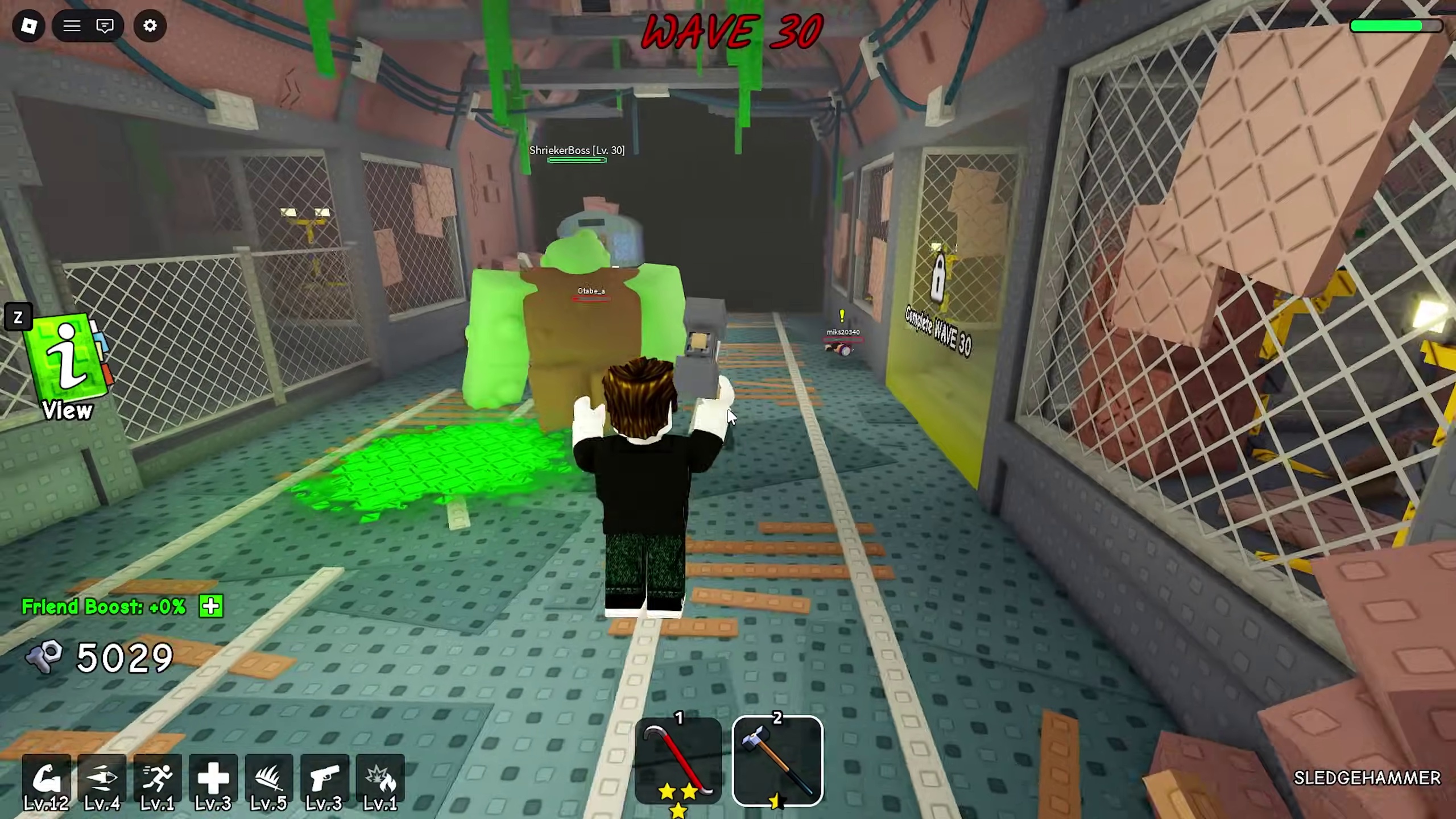
Task: Open the gear settings button
Action: [x=150, y=26]
